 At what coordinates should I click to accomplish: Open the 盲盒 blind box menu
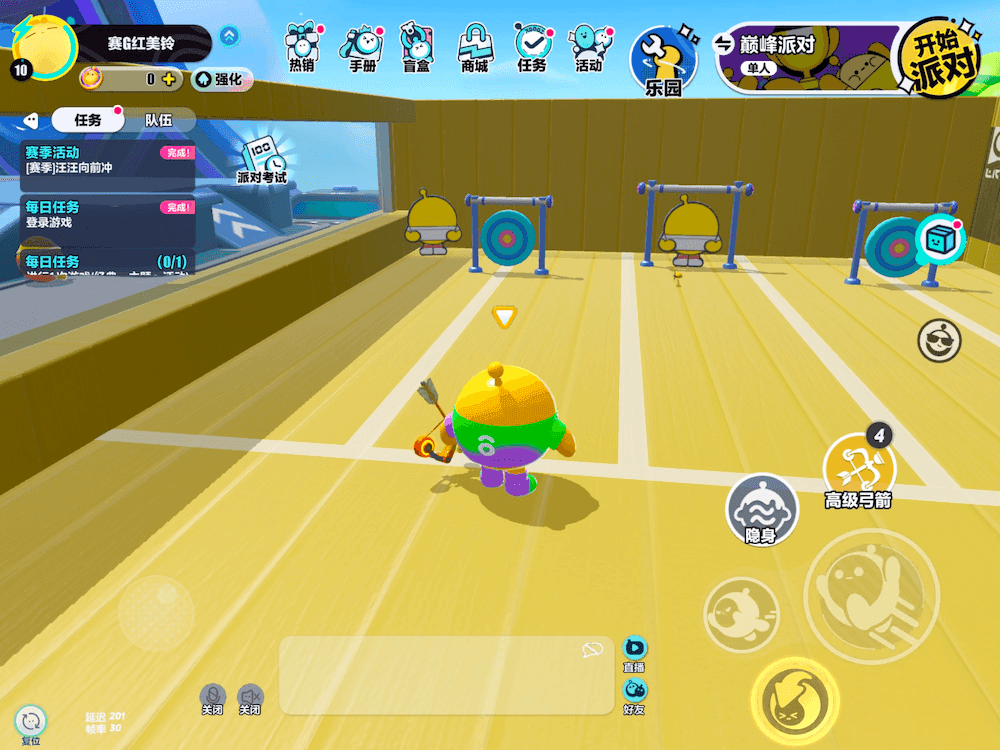418,48
